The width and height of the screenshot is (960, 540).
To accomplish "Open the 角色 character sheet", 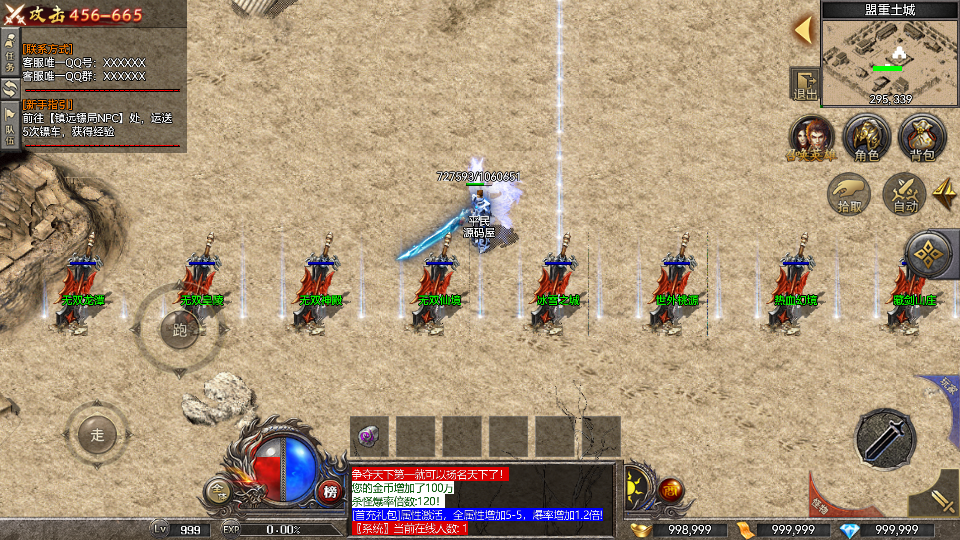I will pyautogui.click(x=866, y=138).
